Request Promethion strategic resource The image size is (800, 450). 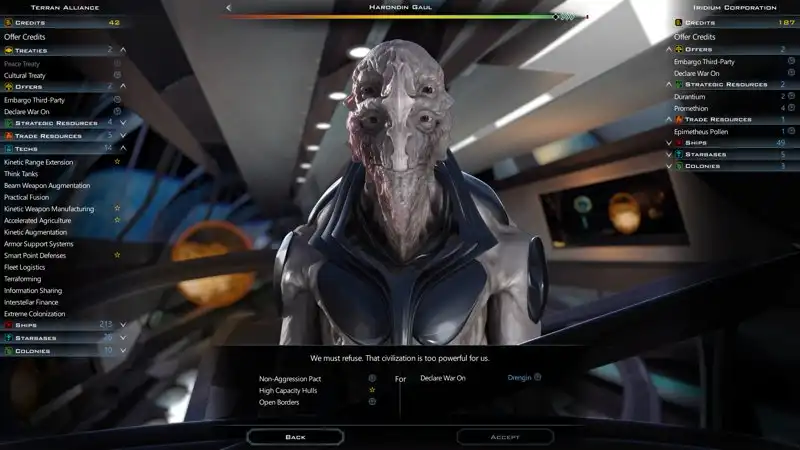pyautogui.click(x=692, y=108)
